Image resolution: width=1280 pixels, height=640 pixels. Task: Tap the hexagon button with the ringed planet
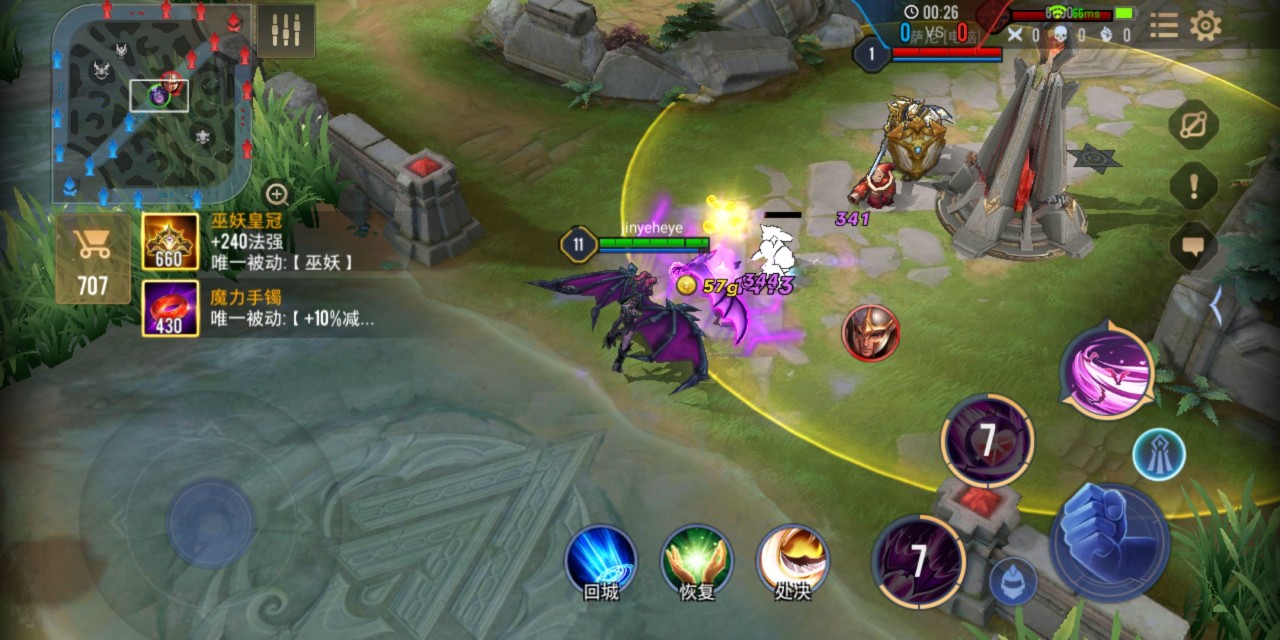(x=1194, y=125)
